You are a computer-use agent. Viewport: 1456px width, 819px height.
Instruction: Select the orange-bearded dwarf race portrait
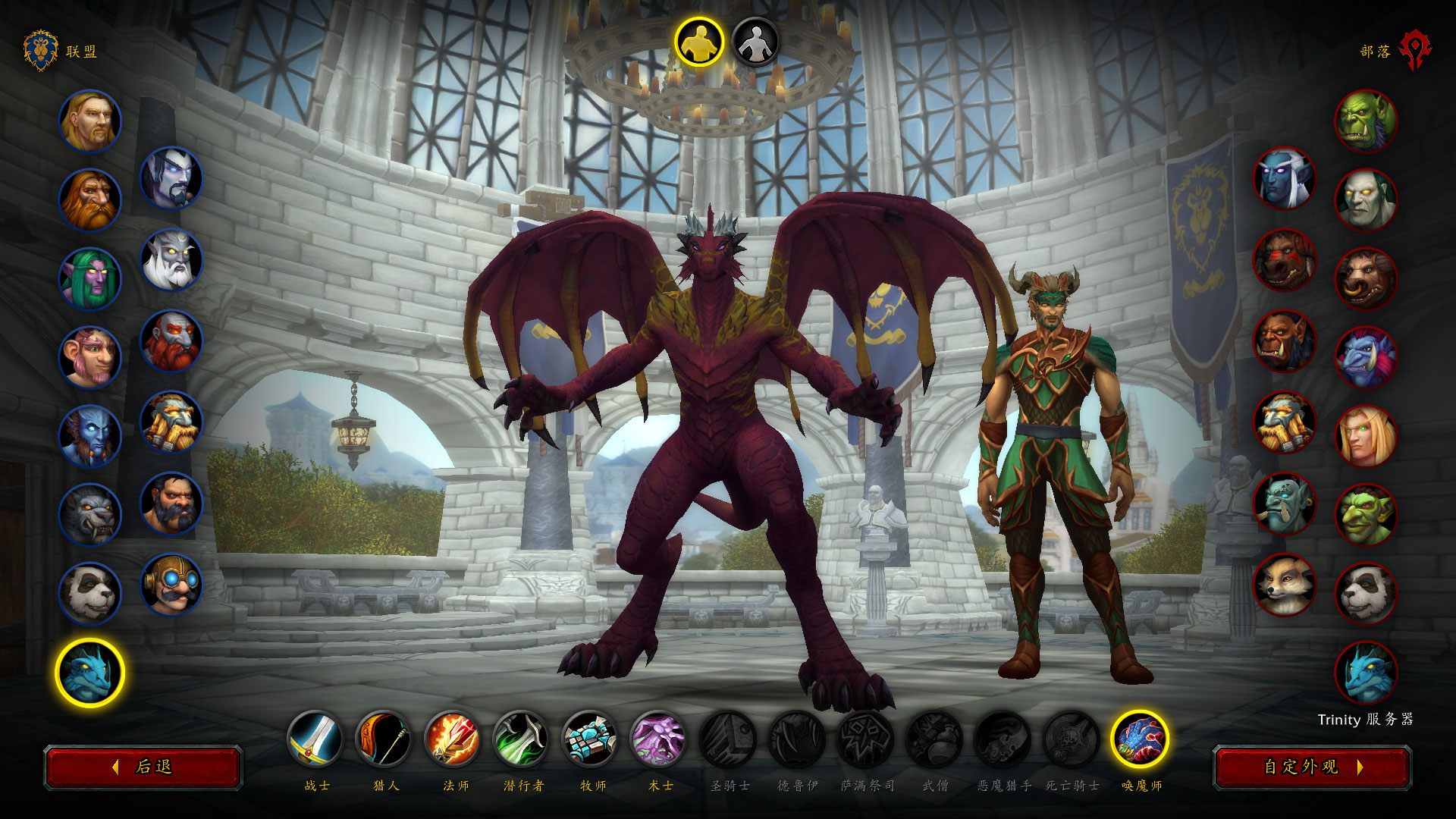(90, 200)
